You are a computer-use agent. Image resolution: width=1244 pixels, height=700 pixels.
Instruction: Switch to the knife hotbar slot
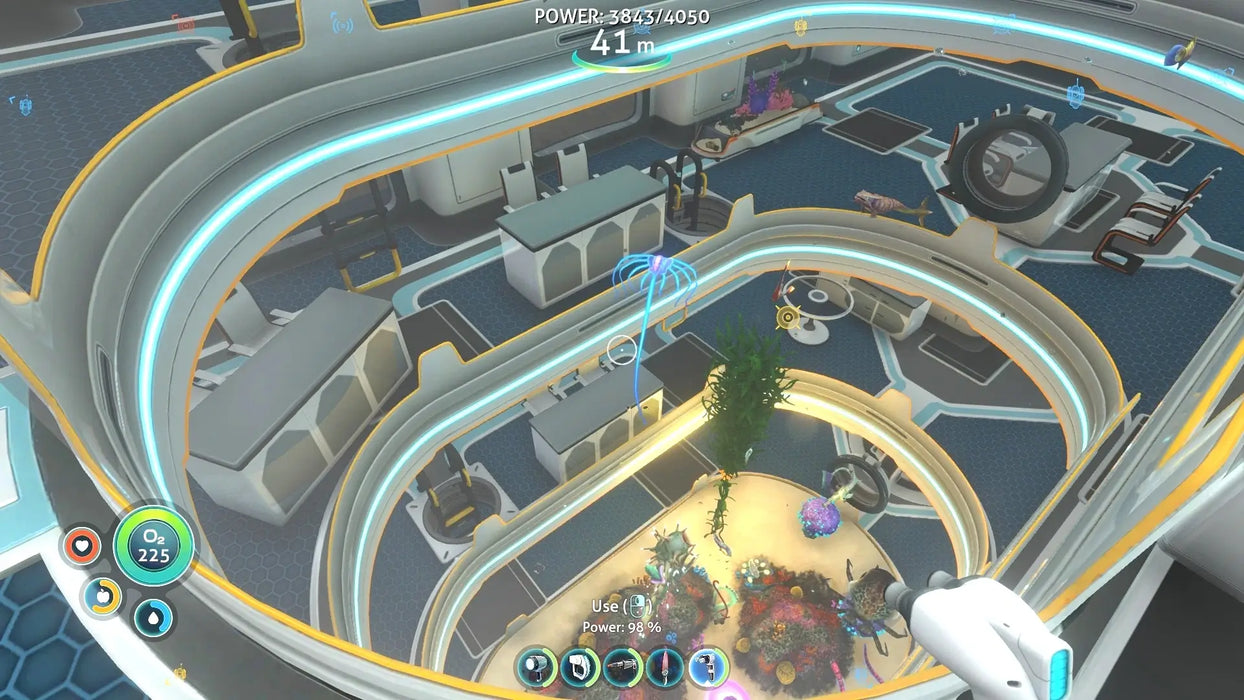click(665, 667)
